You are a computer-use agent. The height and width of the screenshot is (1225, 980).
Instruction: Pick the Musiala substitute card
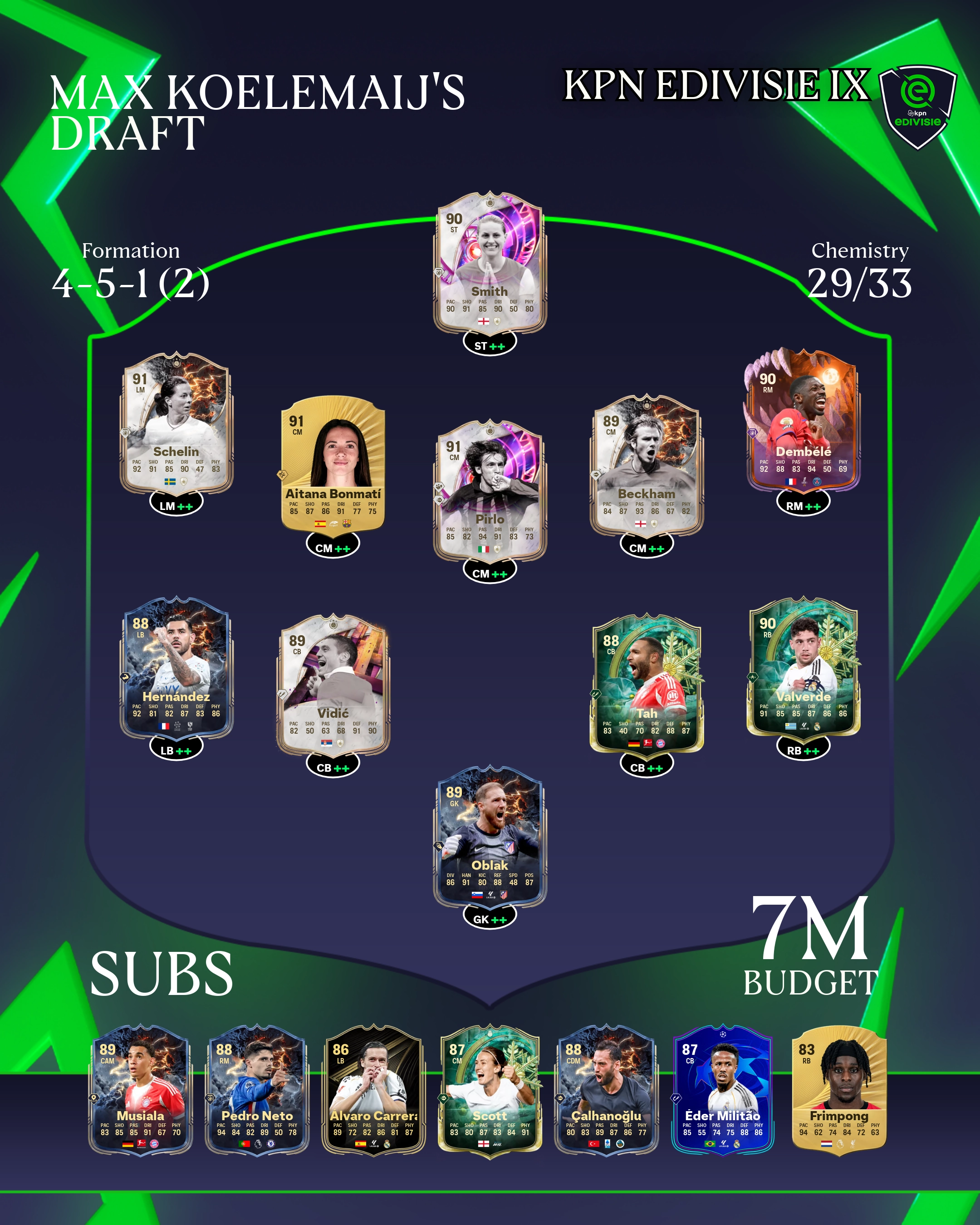[x=140, y=1090]
